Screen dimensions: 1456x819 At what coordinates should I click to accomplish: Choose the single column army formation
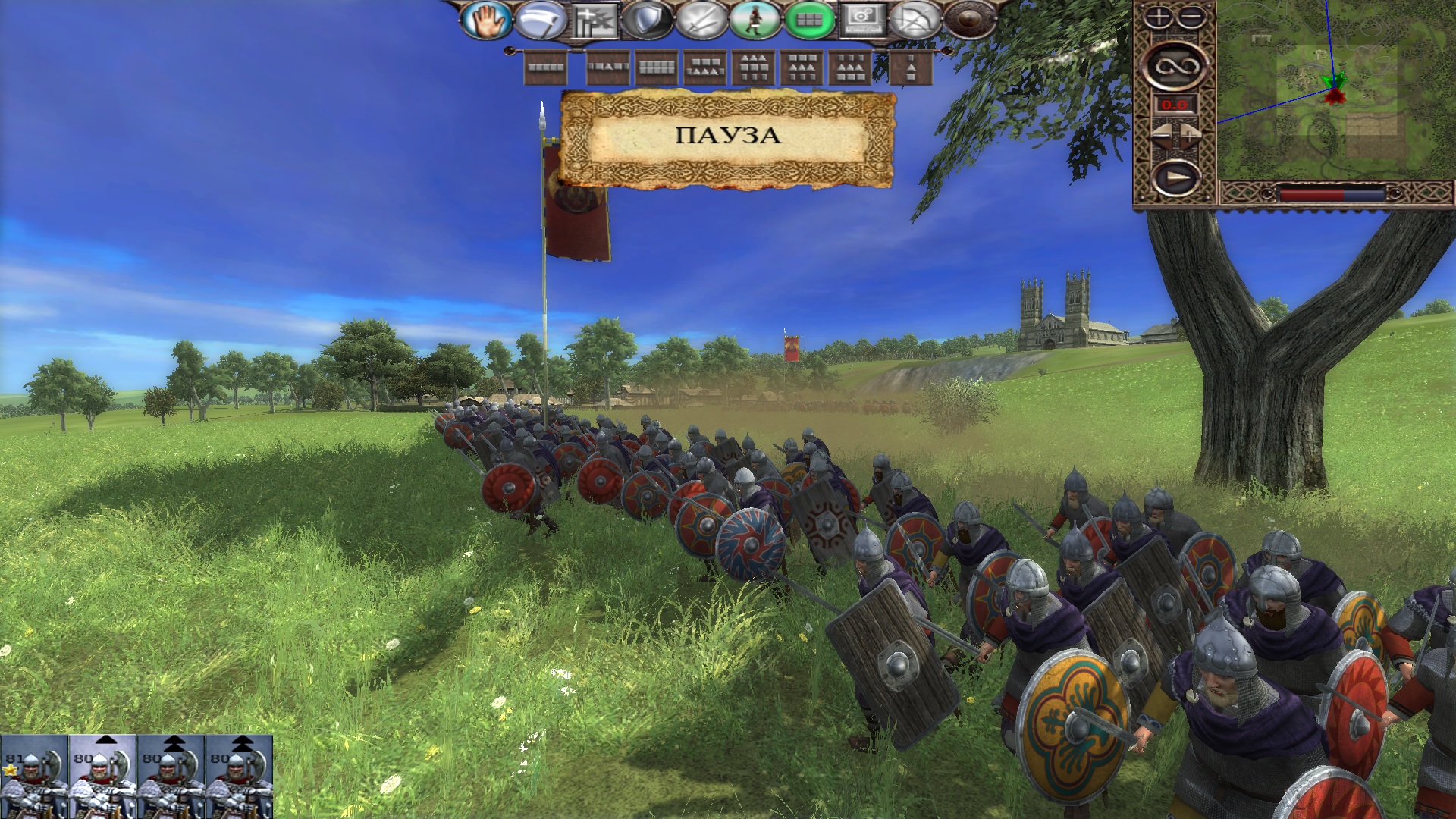[x=910, y=67]
